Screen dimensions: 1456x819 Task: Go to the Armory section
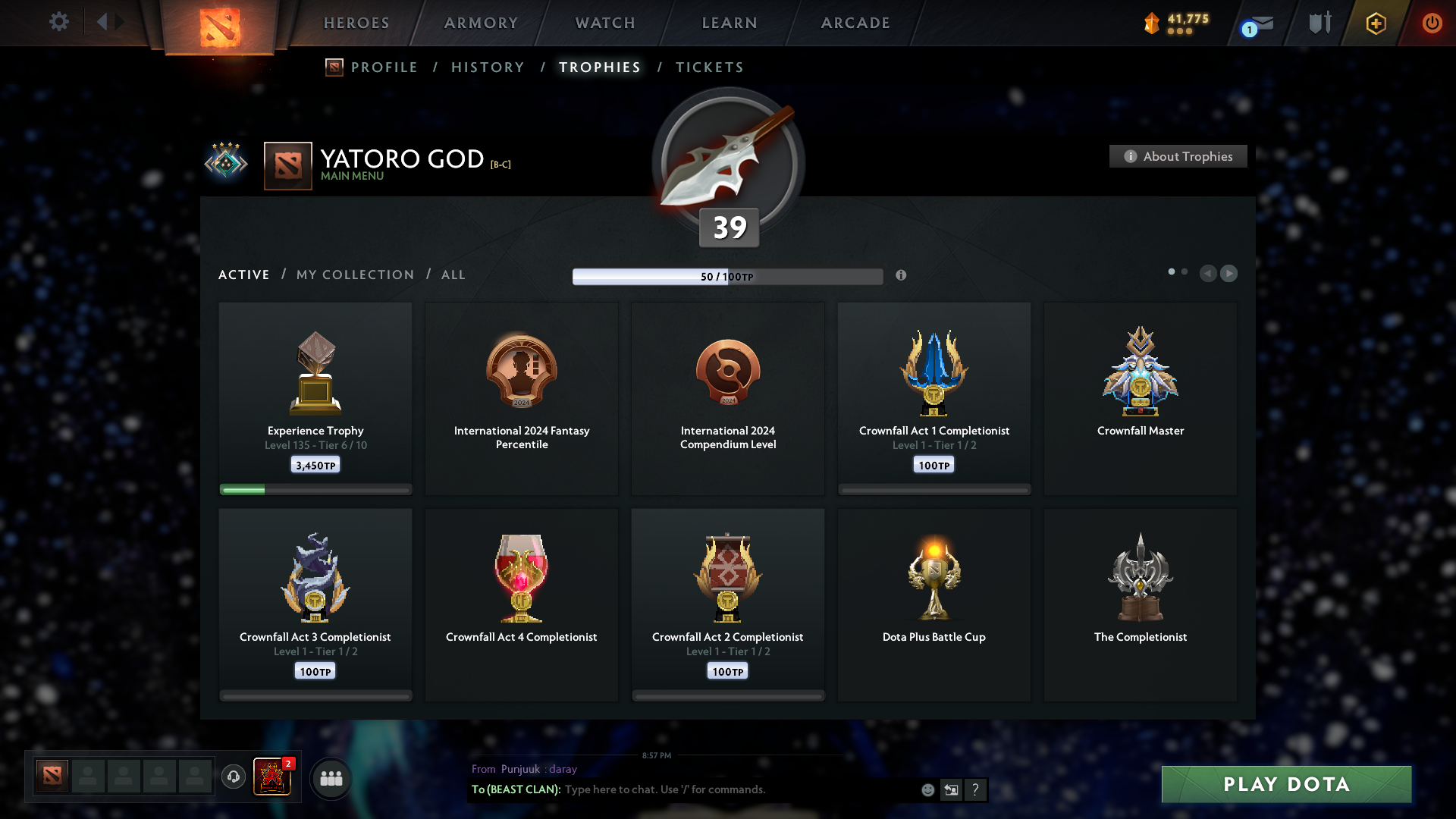(481, 23)
